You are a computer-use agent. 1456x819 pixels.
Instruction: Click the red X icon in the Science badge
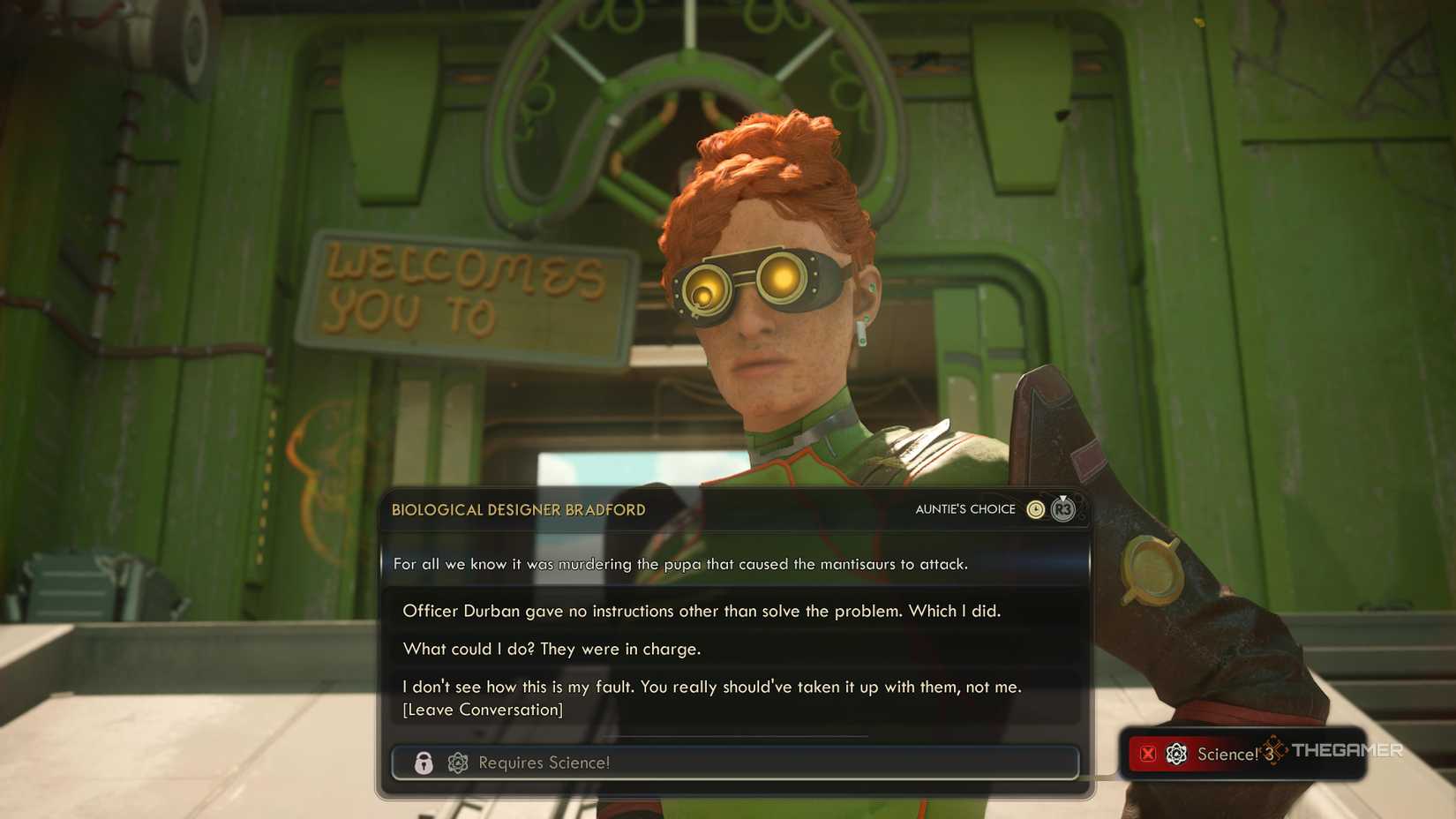coord(1148,755)
